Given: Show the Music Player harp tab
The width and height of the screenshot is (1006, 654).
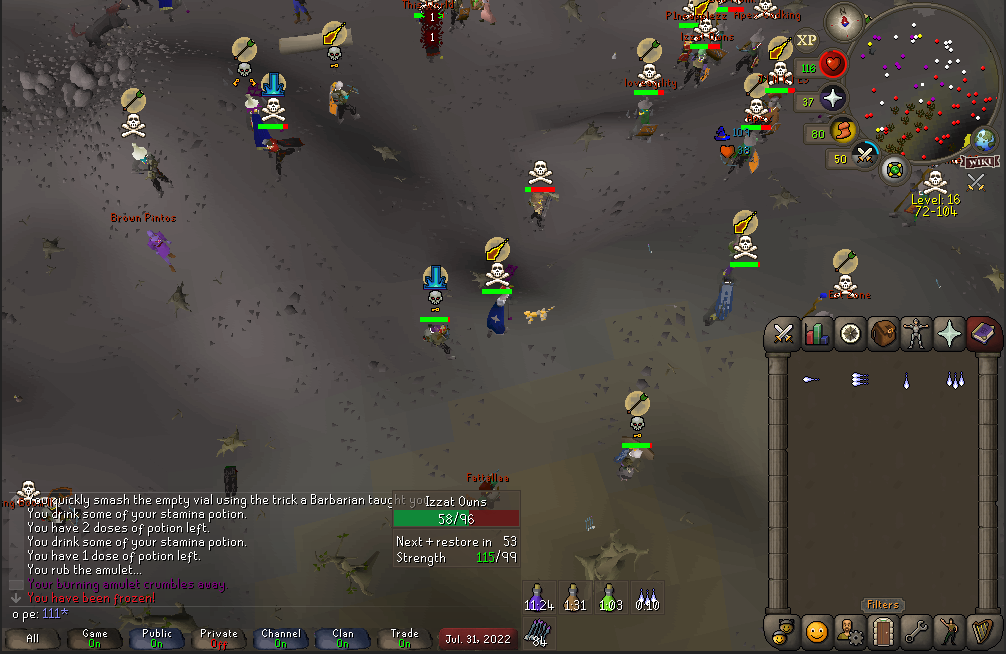Looking at the screenshot, I should click(x=982, y=631).
